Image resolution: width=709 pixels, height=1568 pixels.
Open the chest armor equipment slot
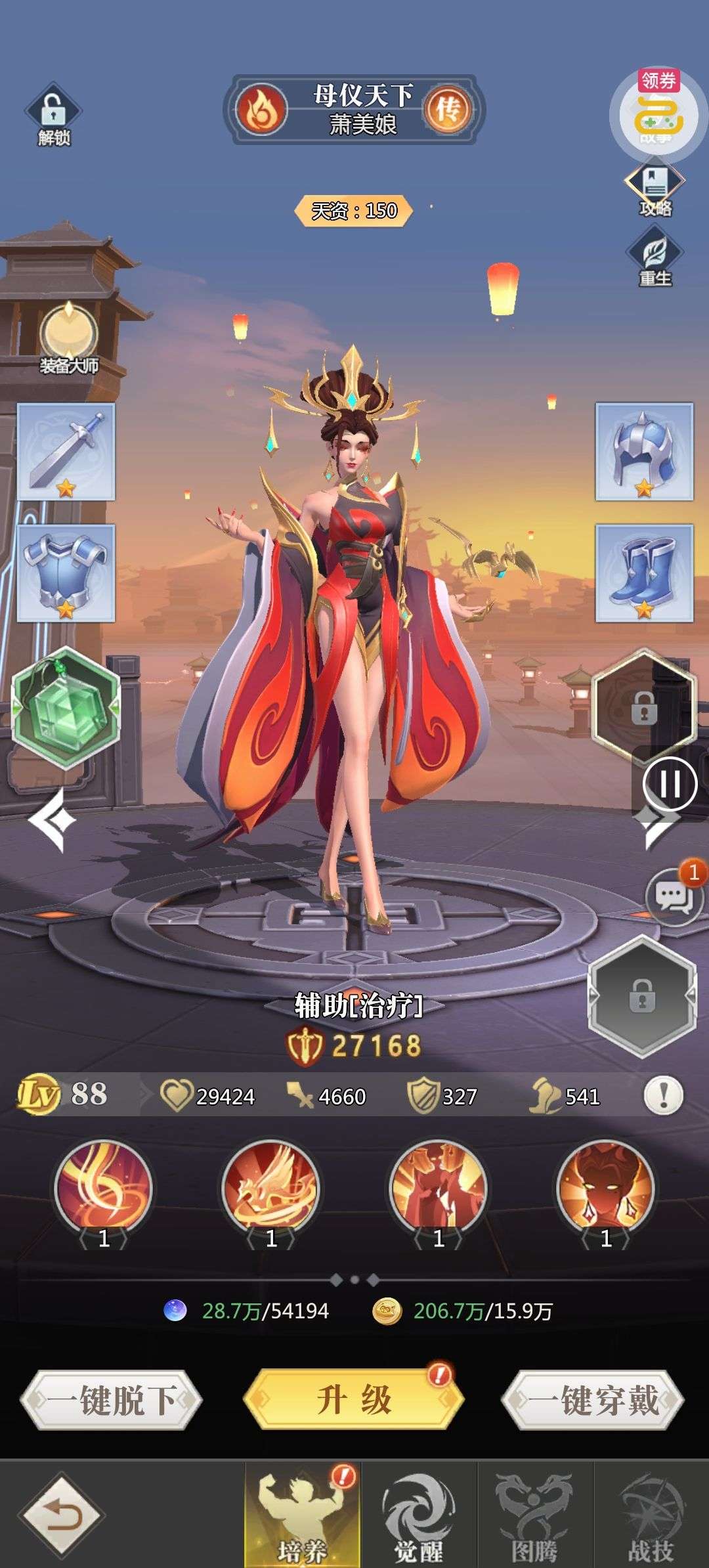[x=66, y=573]
